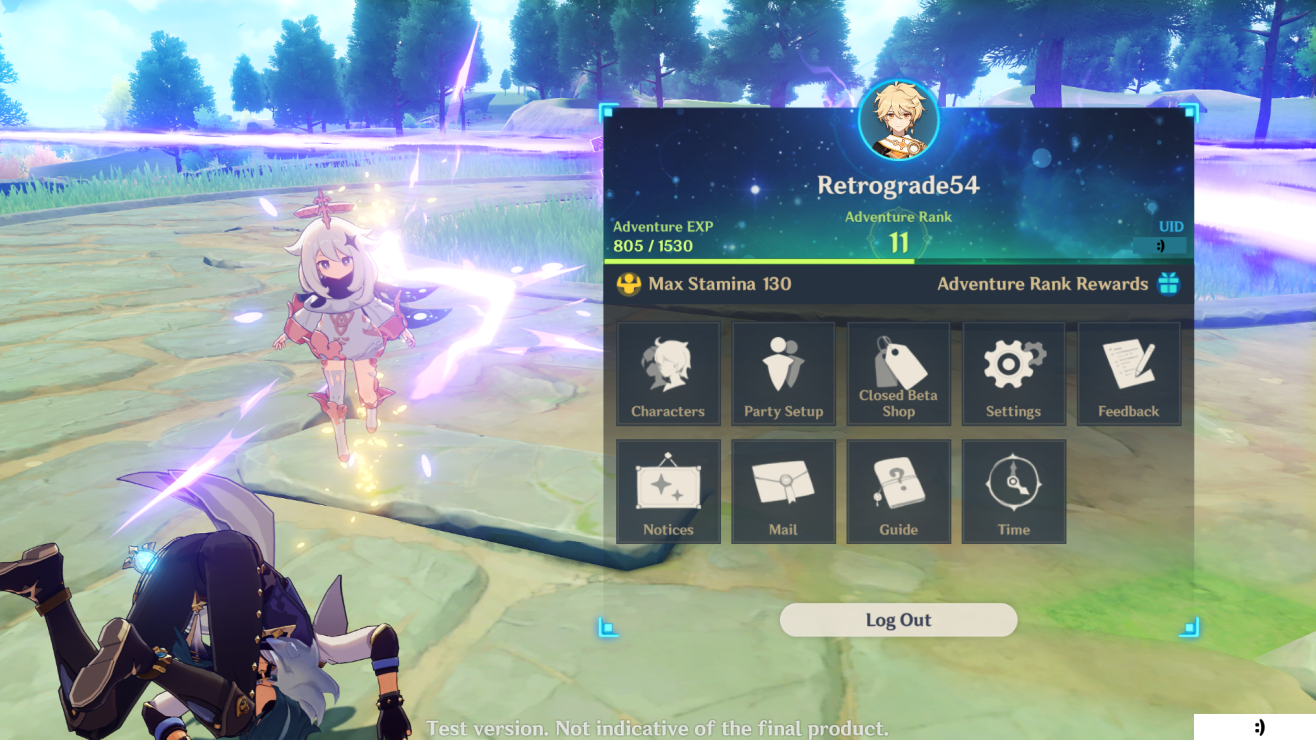Click the Log Out button
Viewport: 1316px width, 740px height.
(x=898, y=620)
